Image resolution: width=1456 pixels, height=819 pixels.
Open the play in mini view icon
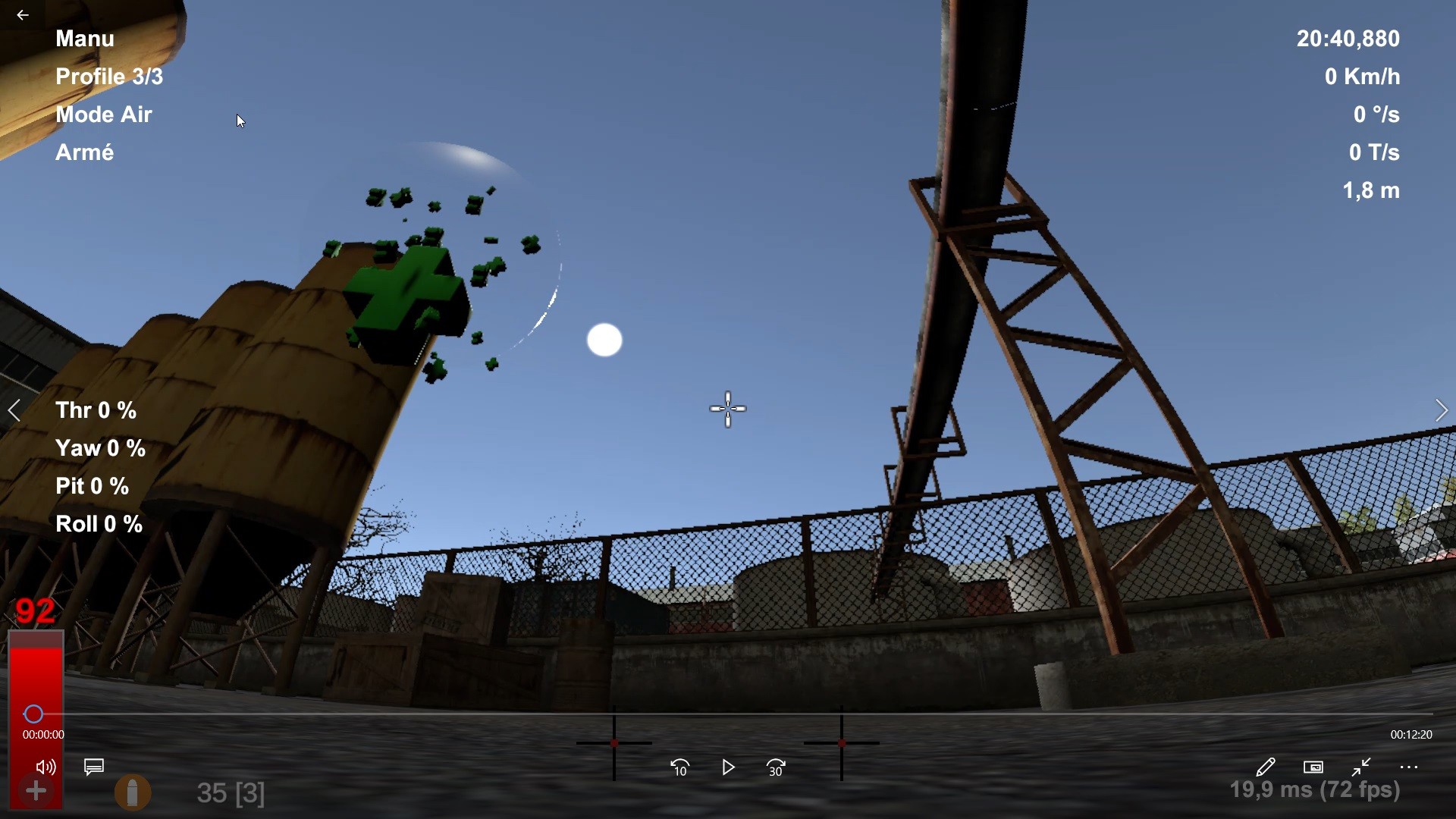(1313, 767)
